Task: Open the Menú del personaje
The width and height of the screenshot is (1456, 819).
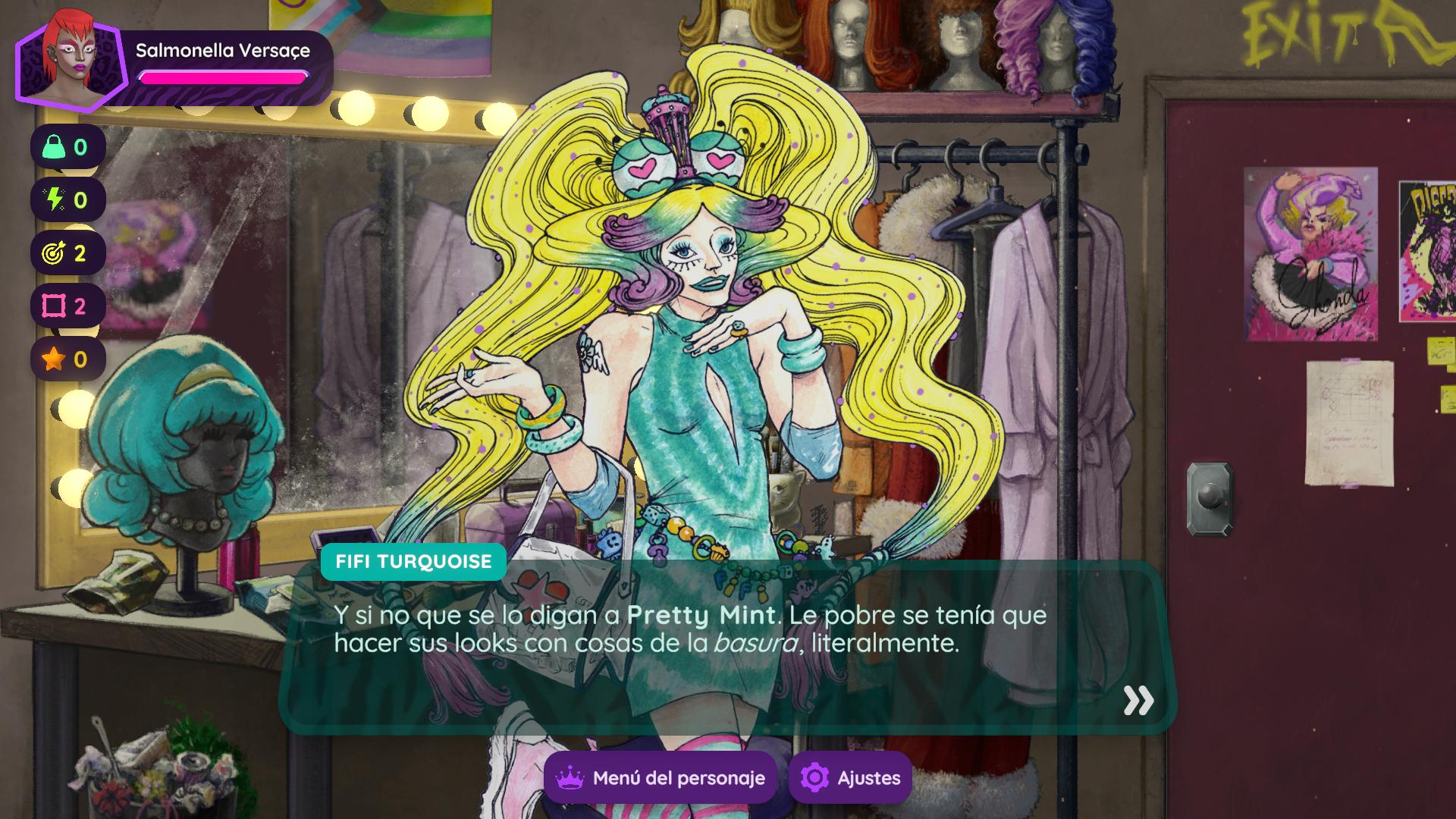Action: click(x=660, y=777)
